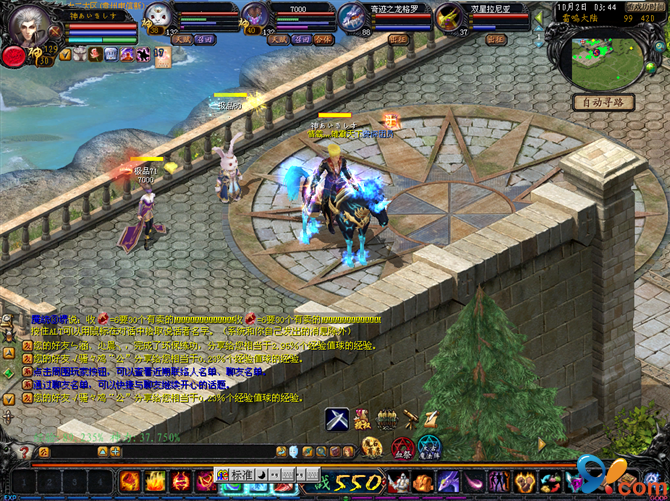Select the rabbit pet portrait
The width and height of the screenshot is (670, 501).
159,15
